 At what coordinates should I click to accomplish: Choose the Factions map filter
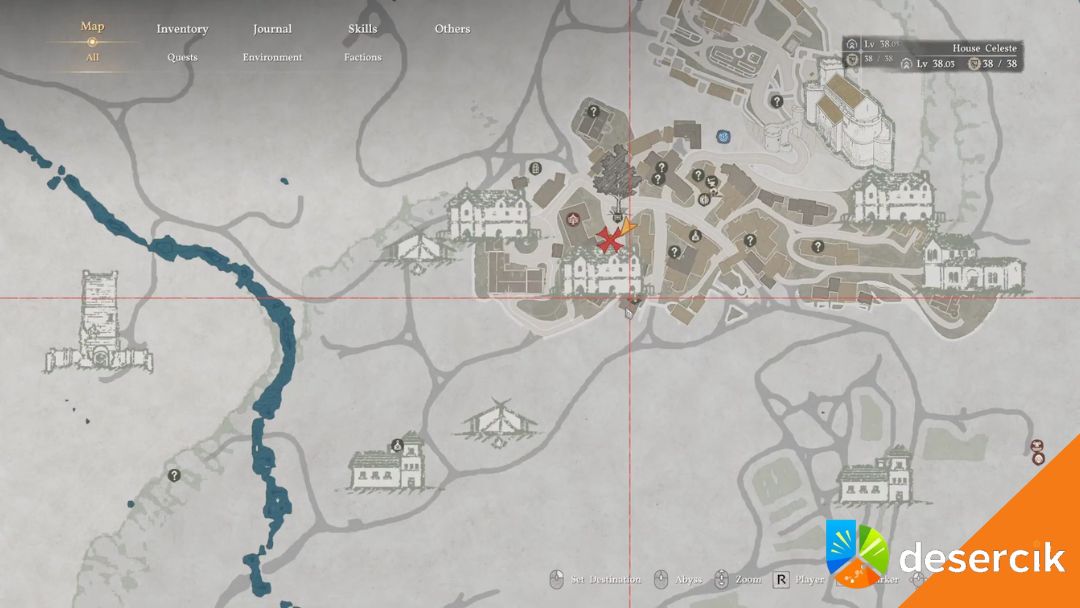362,57
